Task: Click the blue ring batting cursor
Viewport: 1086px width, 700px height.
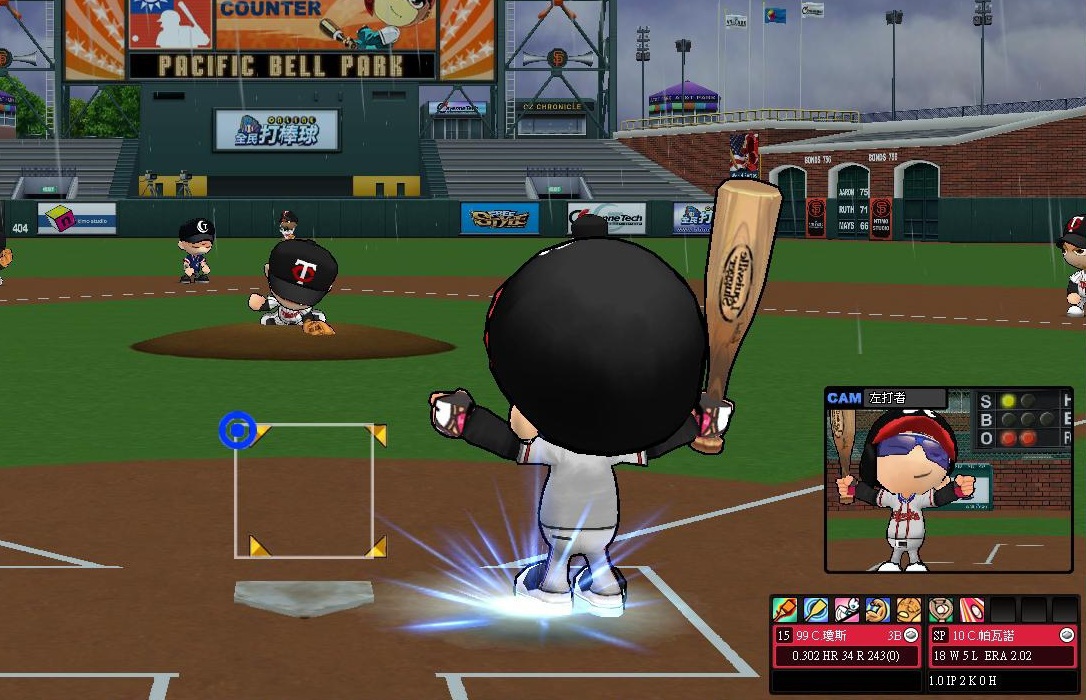Action: point(237,430)
